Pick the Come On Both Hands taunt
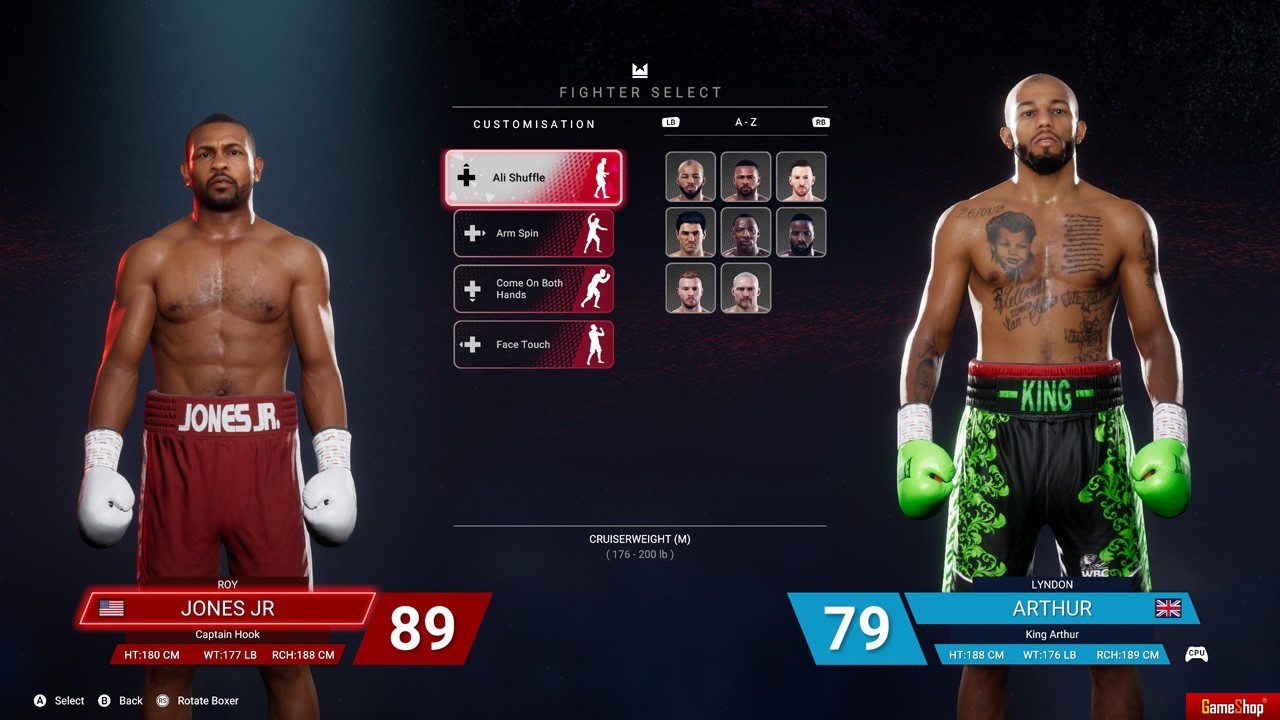 [x=533, y=289]
